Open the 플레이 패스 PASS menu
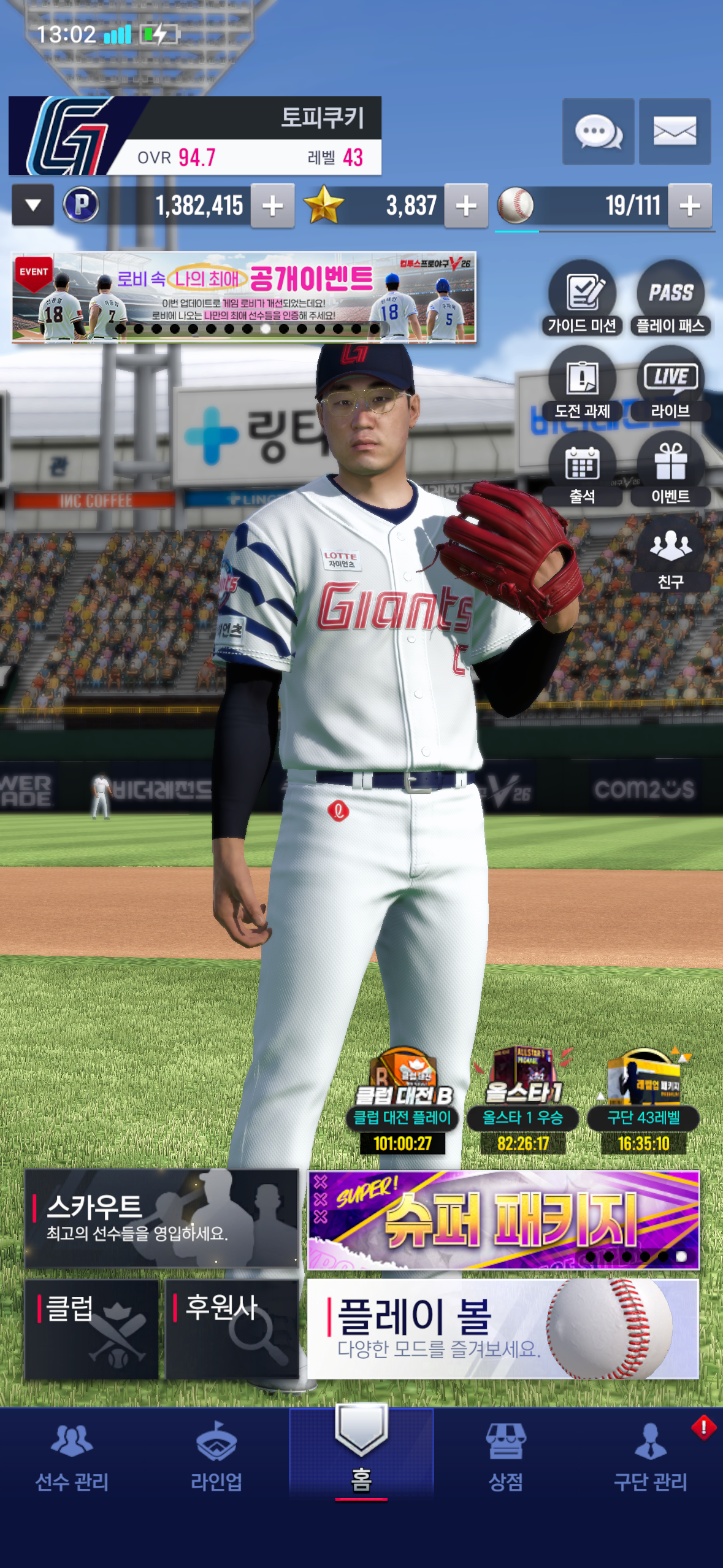 (670, 298)
